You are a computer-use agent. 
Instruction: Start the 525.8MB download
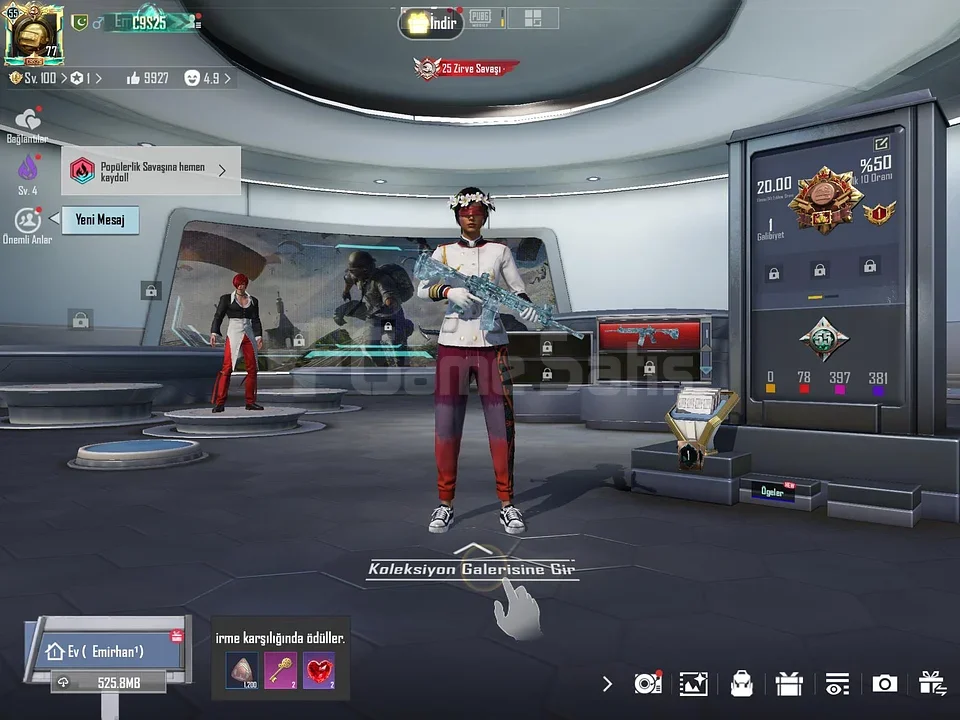click(x=110, y=682)
